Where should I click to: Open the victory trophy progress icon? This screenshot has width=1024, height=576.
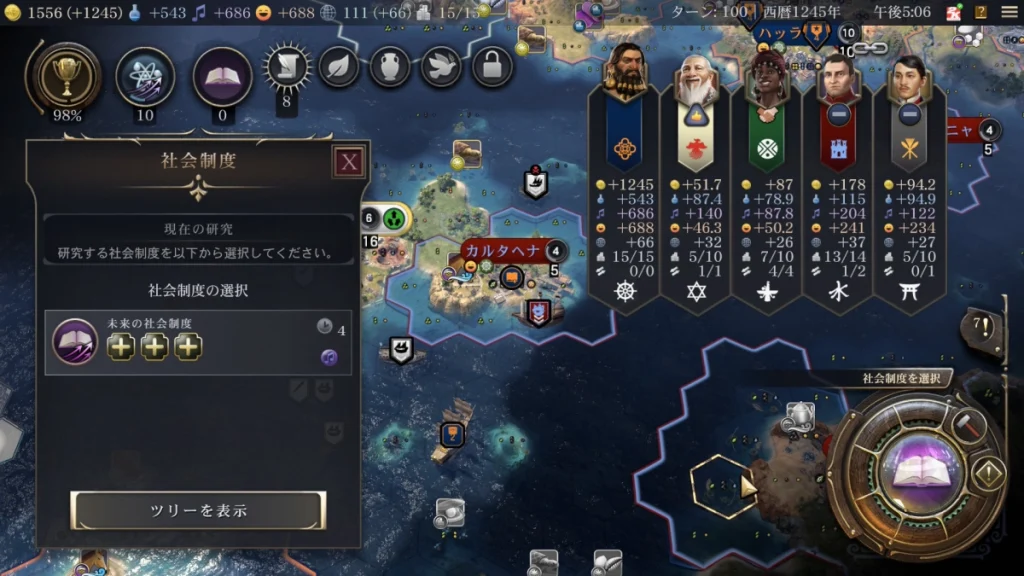[x=66, y=76]
